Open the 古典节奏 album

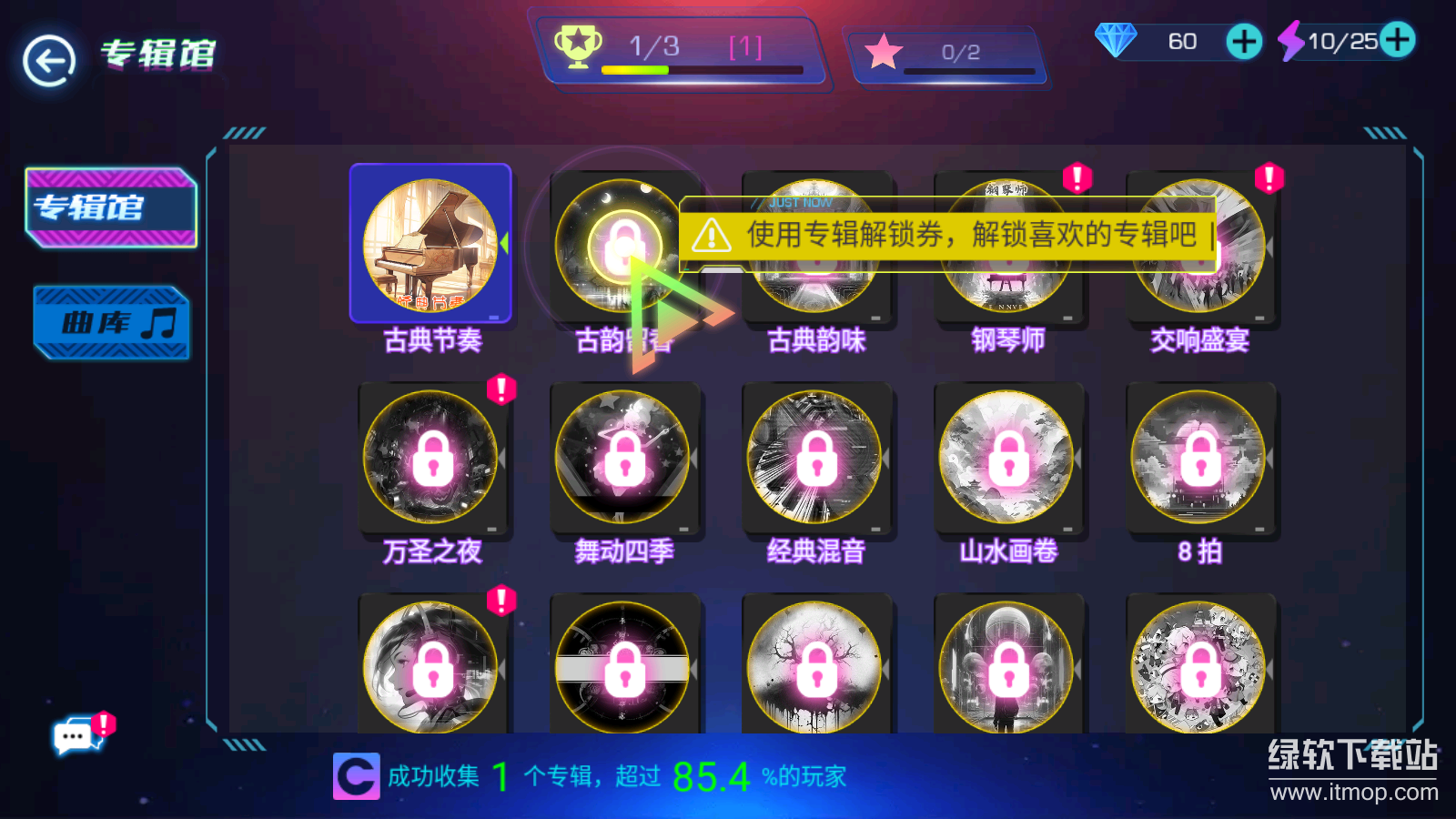click(x=431, y=242)
